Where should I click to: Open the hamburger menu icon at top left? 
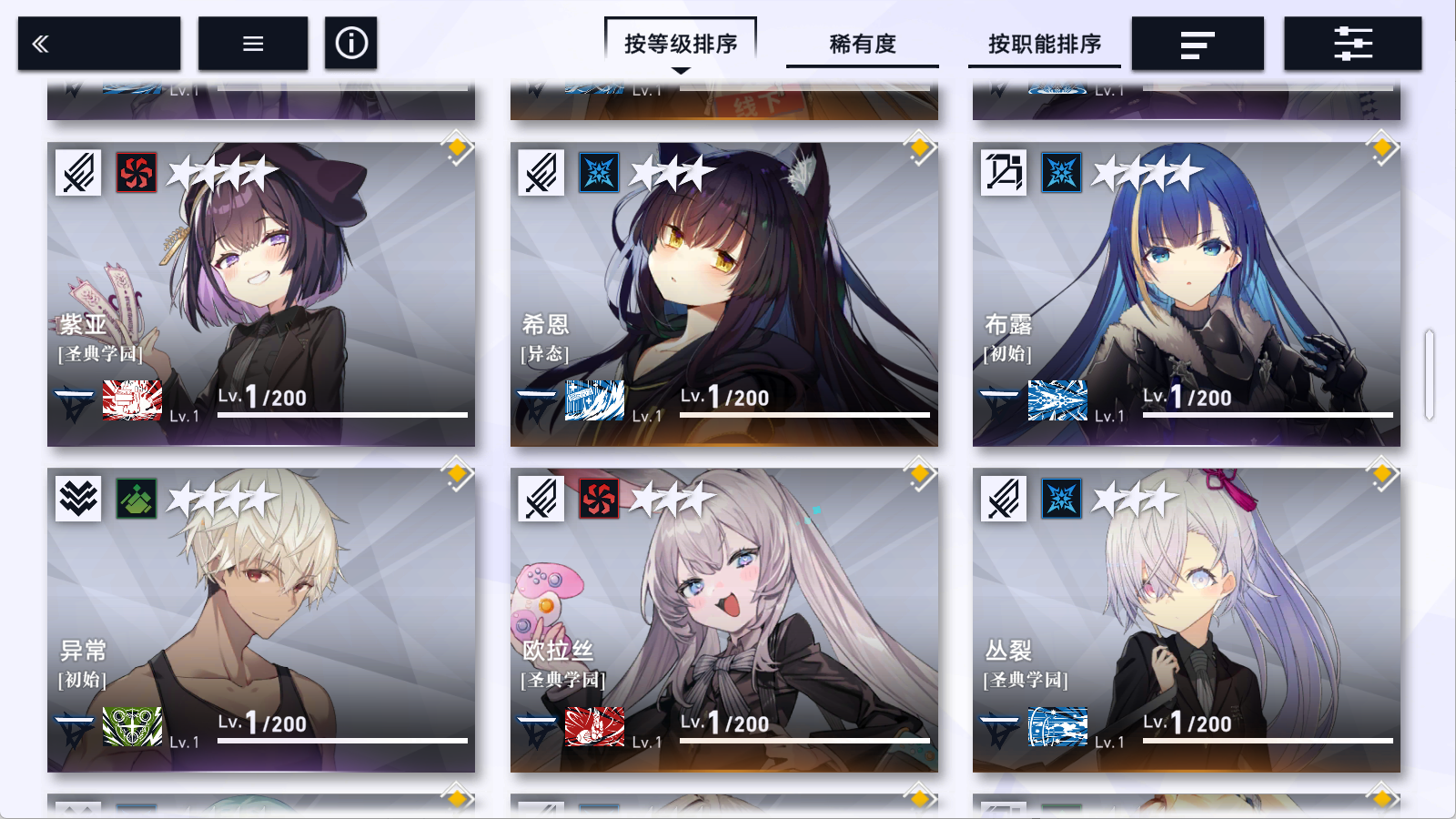click(x=253, y=42)
